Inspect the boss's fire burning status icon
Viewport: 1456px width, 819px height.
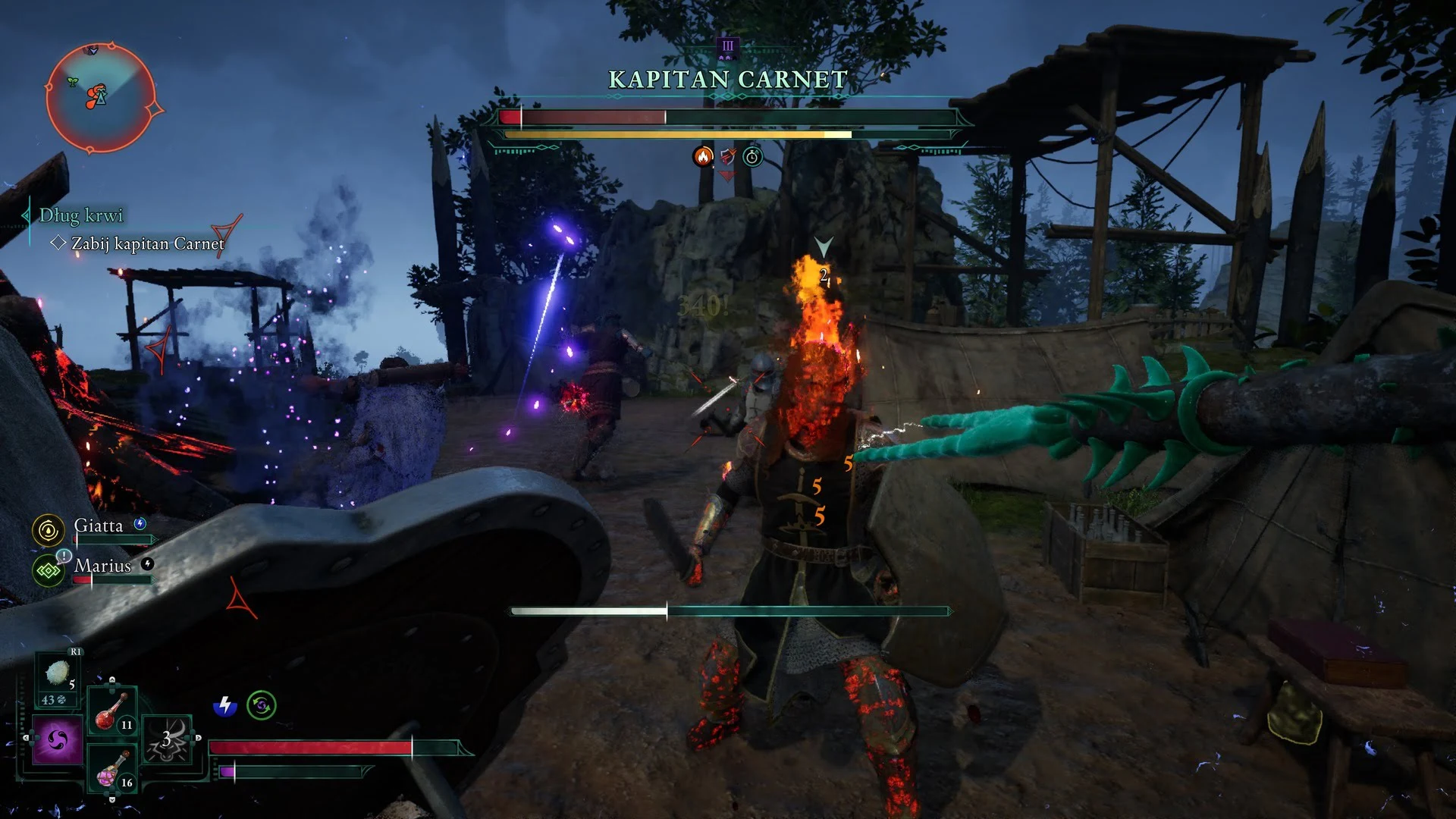[703, 157]
